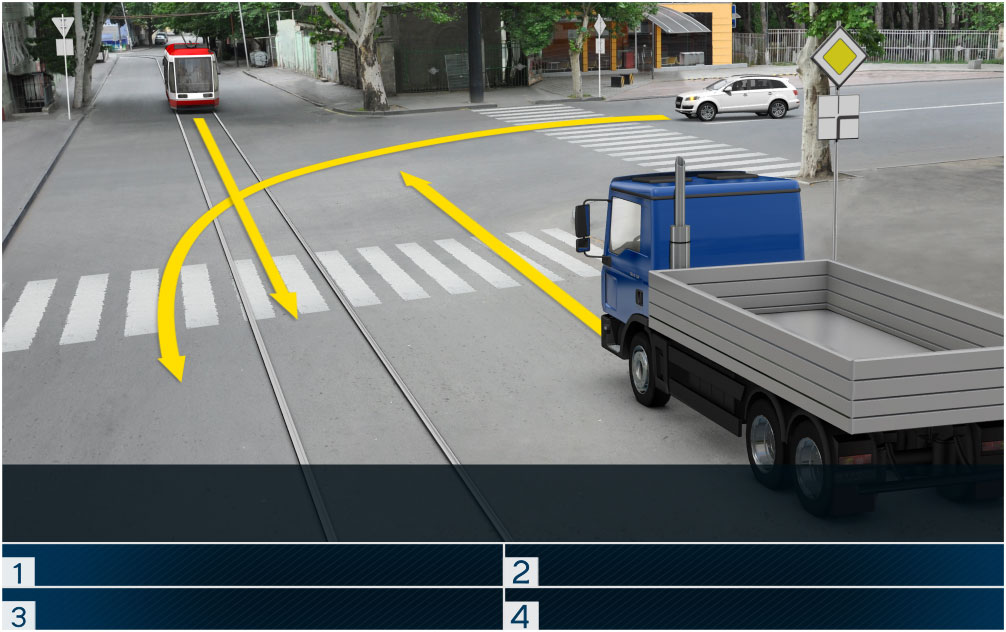Click answer option 4
The image size is (1006, 632).
tap(754, 610)
